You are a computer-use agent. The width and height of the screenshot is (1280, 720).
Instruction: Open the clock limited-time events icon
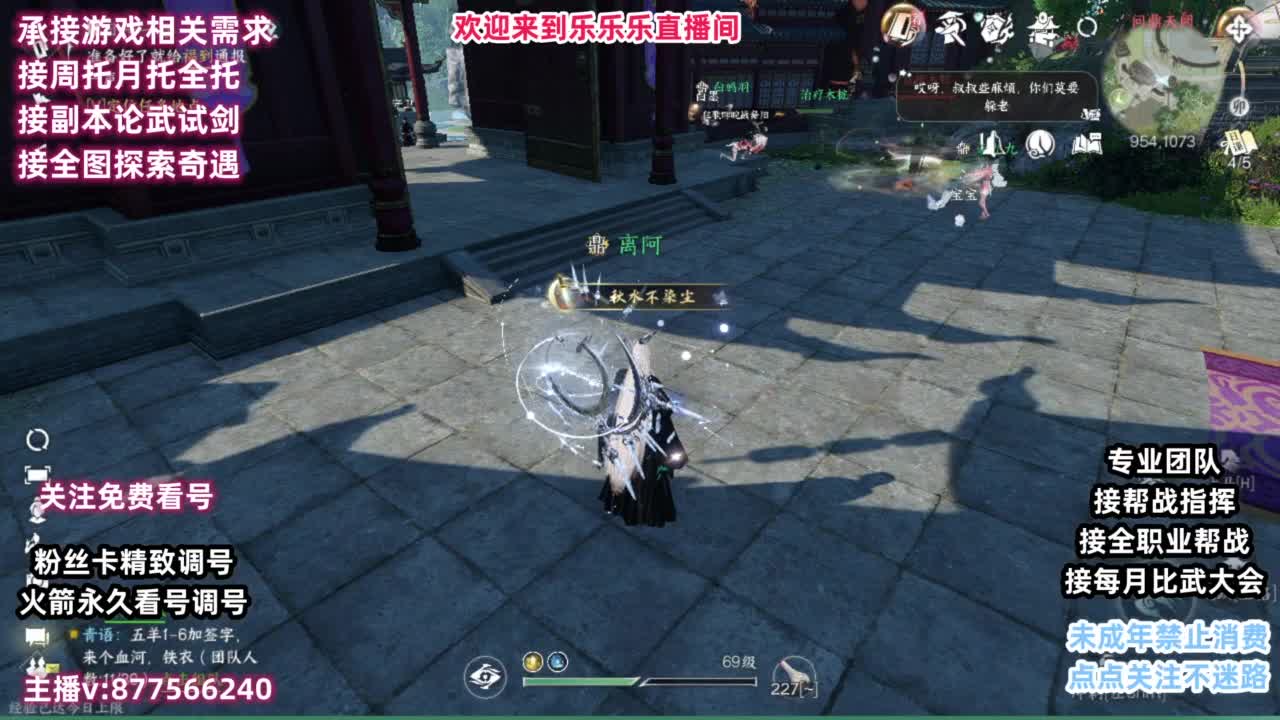tap(1040, 145)
